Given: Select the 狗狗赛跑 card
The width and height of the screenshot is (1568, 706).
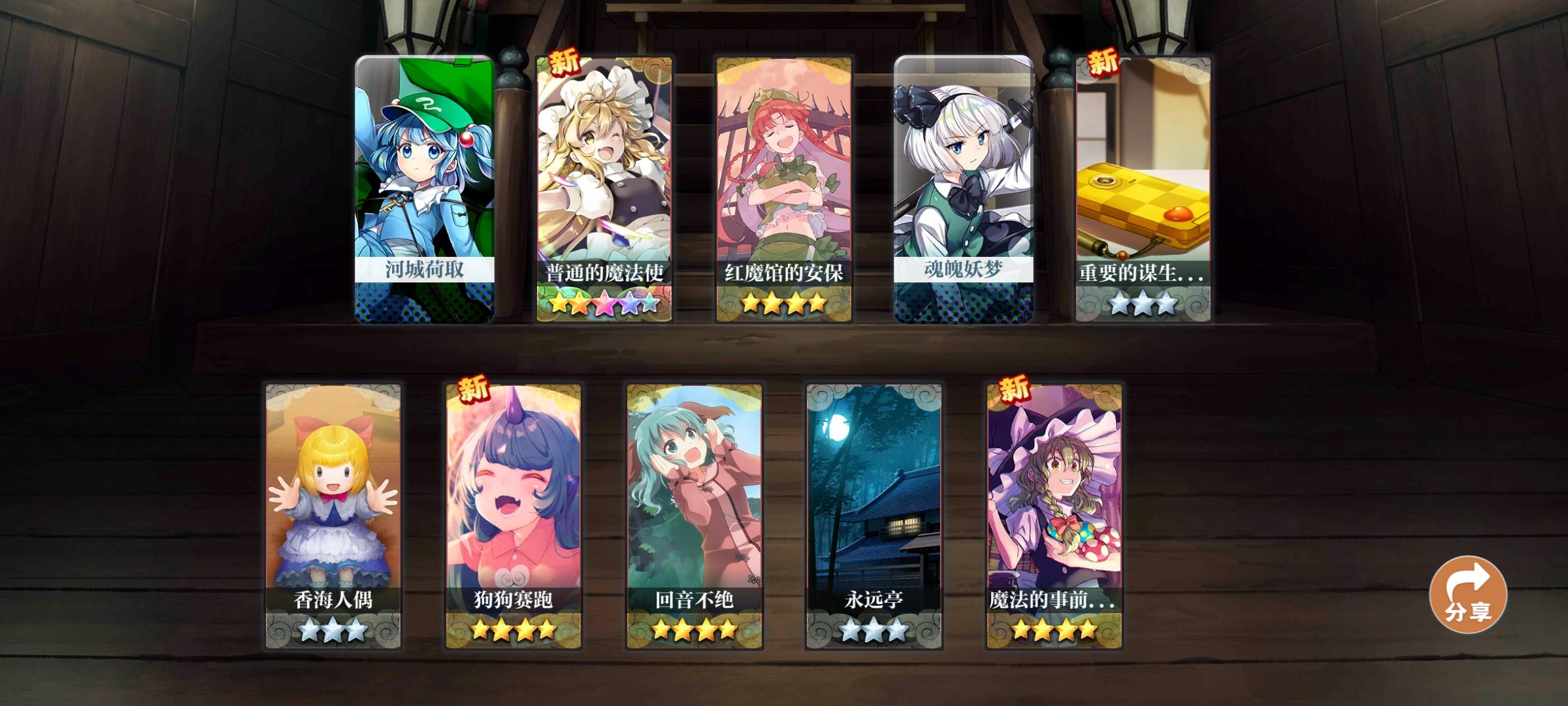Looking at the screenshot, I should point(513,497).
